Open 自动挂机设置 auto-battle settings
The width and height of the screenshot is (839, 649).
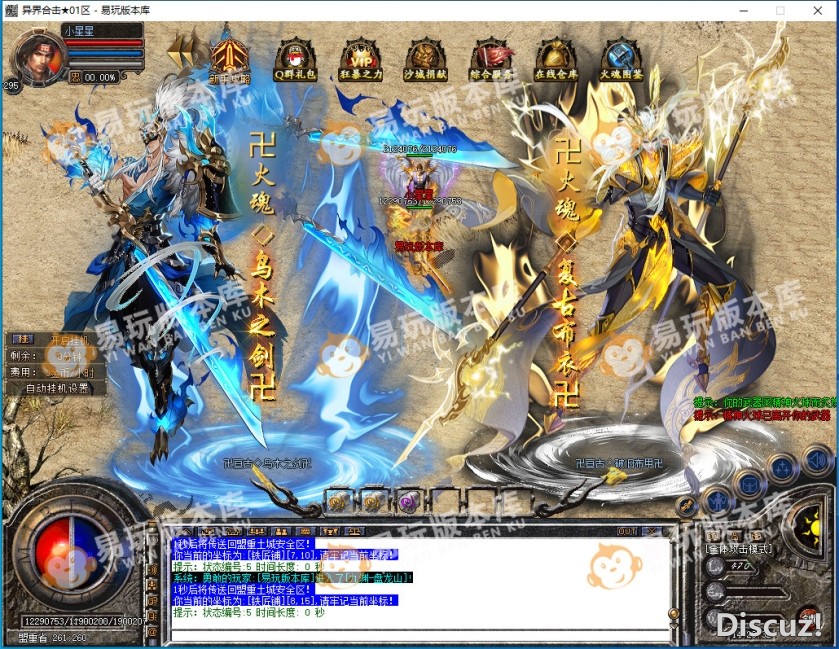(x=57, y=388)
